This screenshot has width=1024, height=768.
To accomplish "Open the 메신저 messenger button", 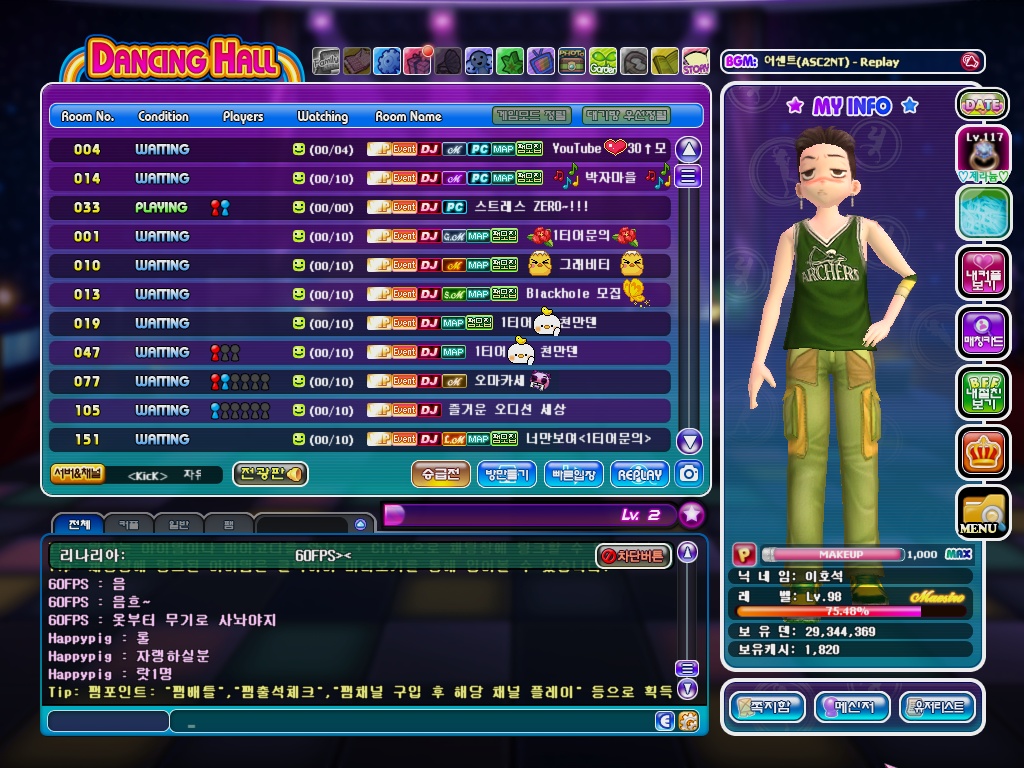I will pos(853,707).
